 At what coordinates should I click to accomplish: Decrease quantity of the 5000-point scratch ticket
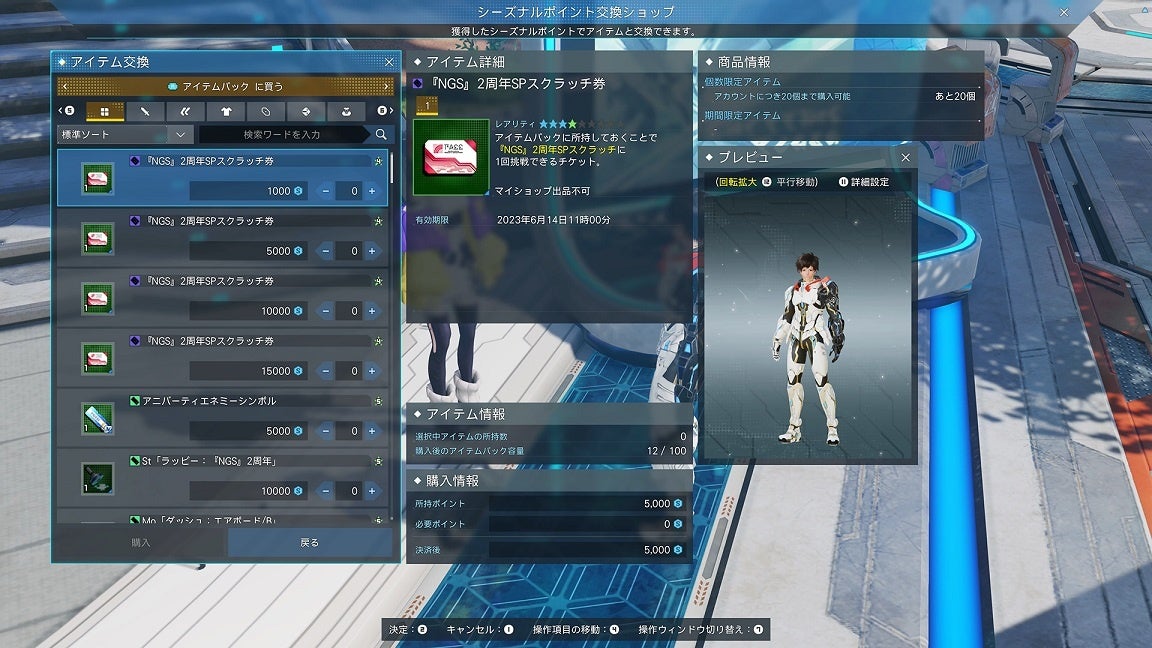point(326,251)
